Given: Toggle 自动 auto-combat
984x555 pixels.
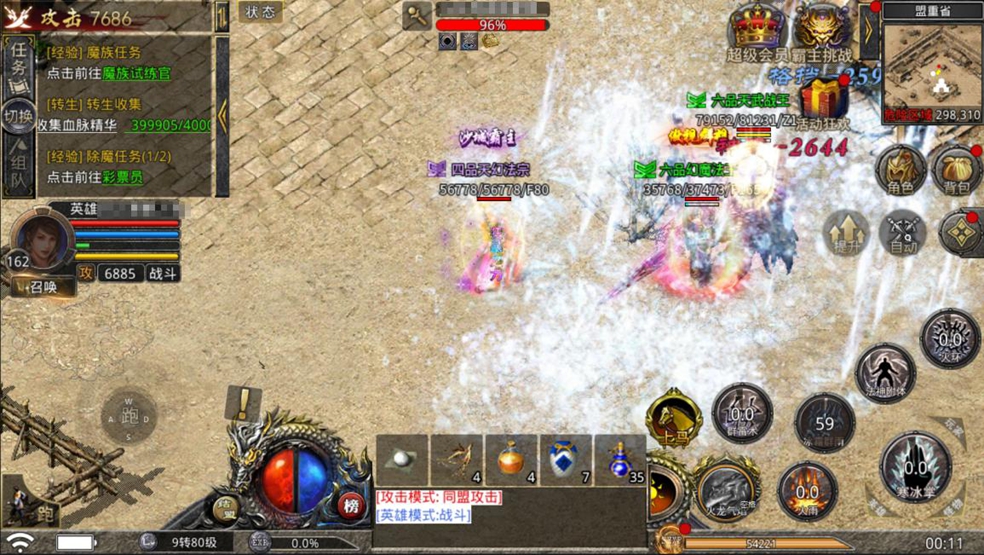Looking at the screenshot, I should point(902,234).
